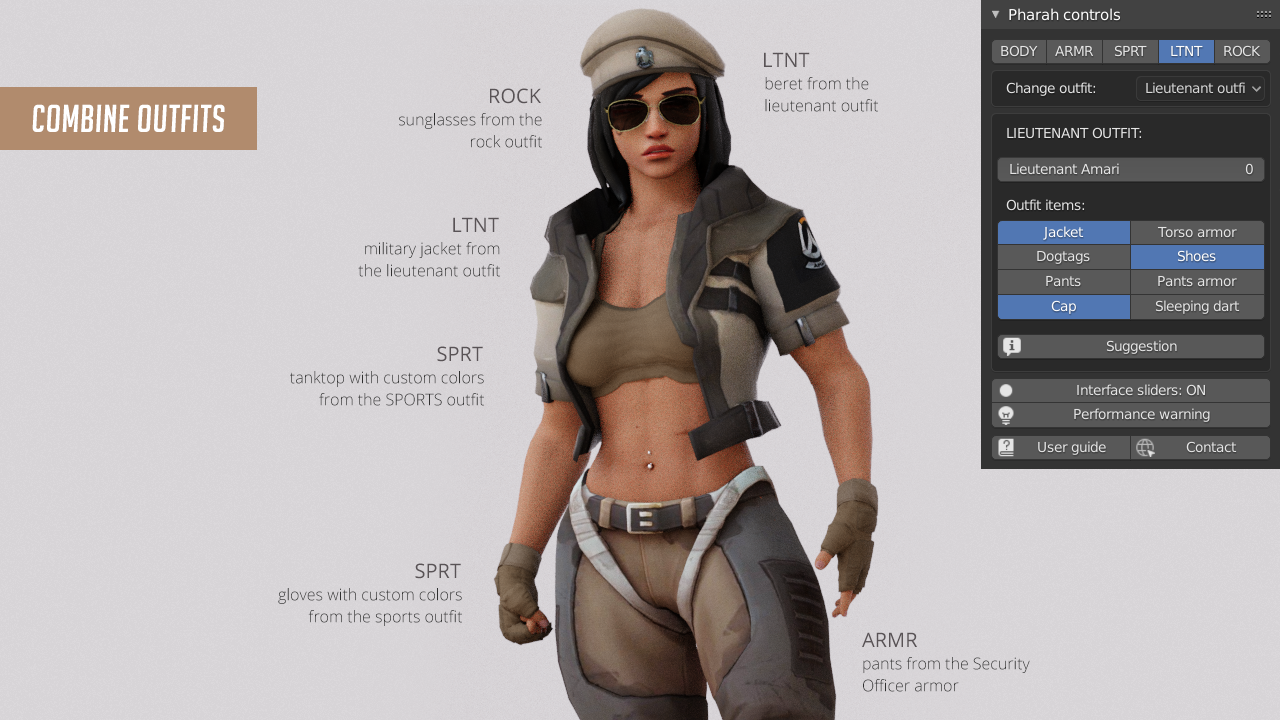The image size is (1280, 720).
Task: Enable the Pants outfit item
Action: [1063, 281]
